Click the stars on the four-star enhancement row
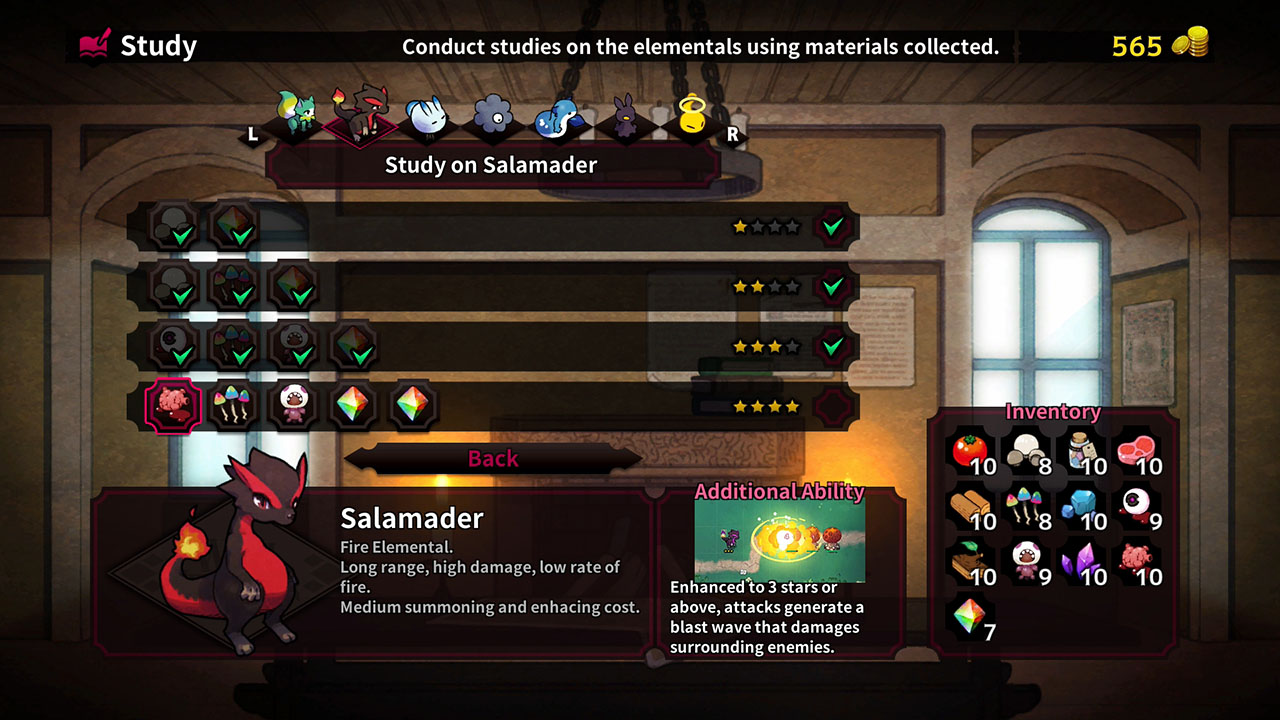The image size is (1280, 720). coord(765,406)
